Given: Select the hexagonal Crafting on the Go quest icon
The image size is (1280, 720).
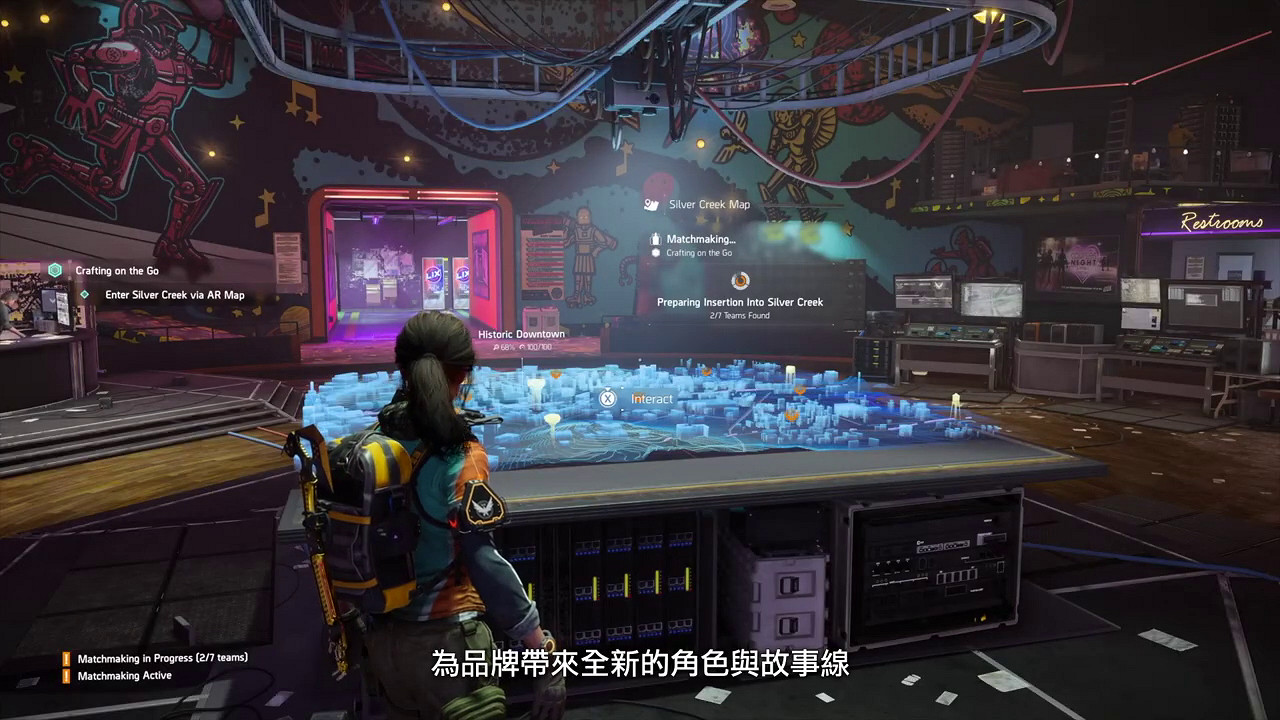Looking at the screenshot, I should (55, 271).
